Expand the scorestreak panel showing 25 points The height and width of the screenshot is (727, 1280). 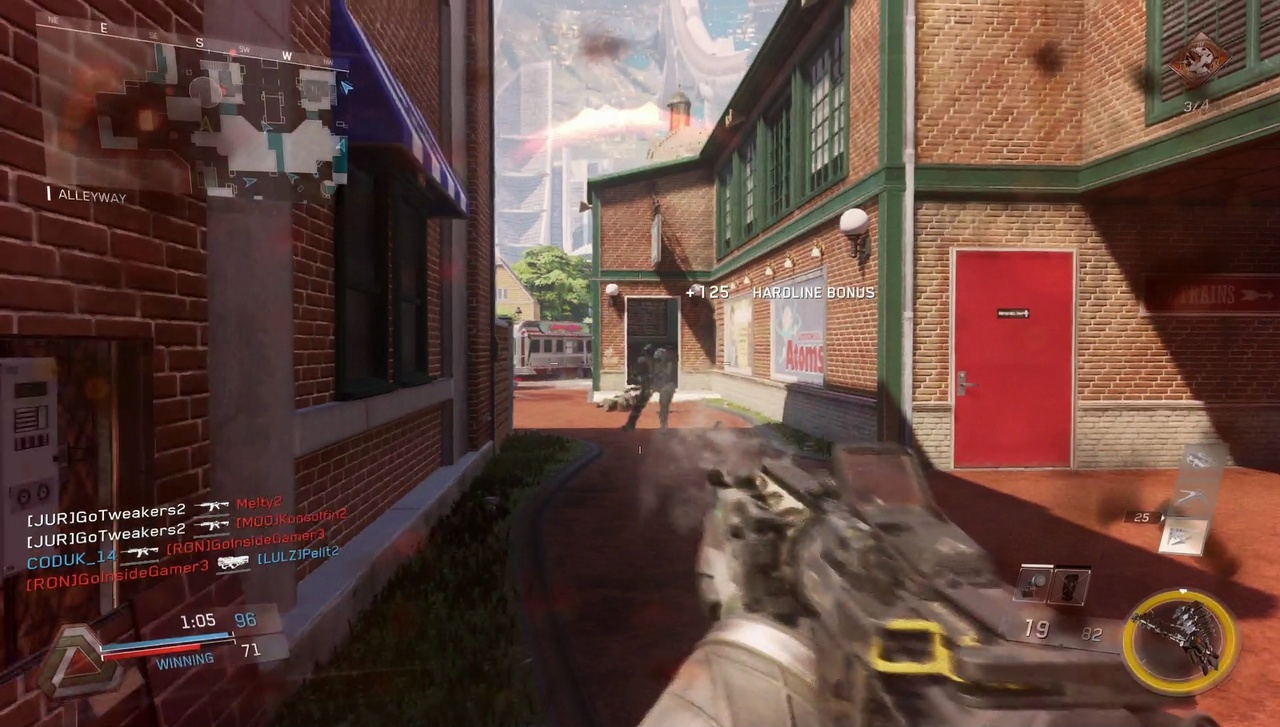point(1181,535)
